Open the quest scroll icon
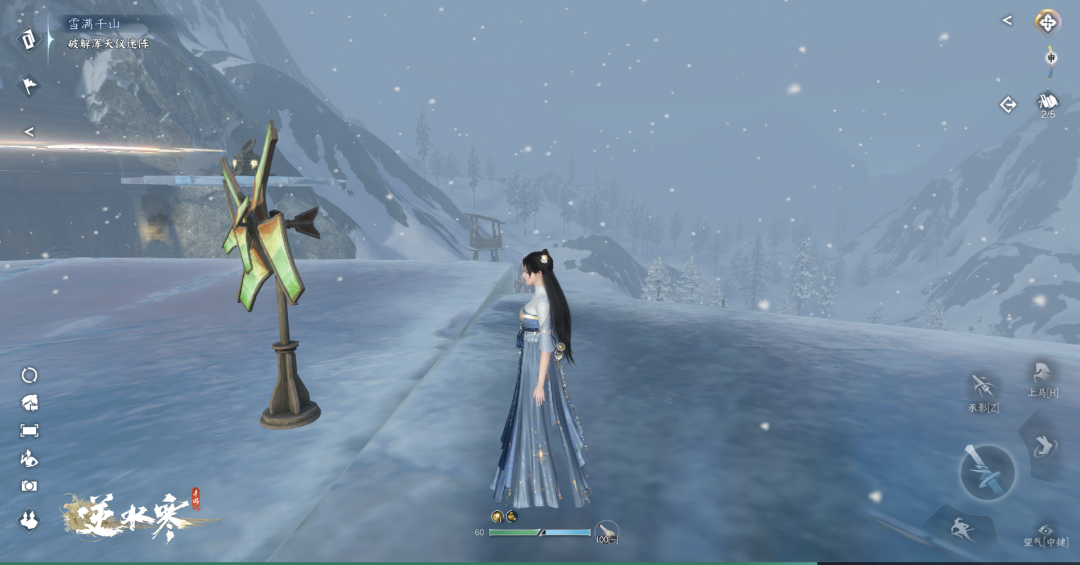1080x565 pixels. tap(27, 39)
